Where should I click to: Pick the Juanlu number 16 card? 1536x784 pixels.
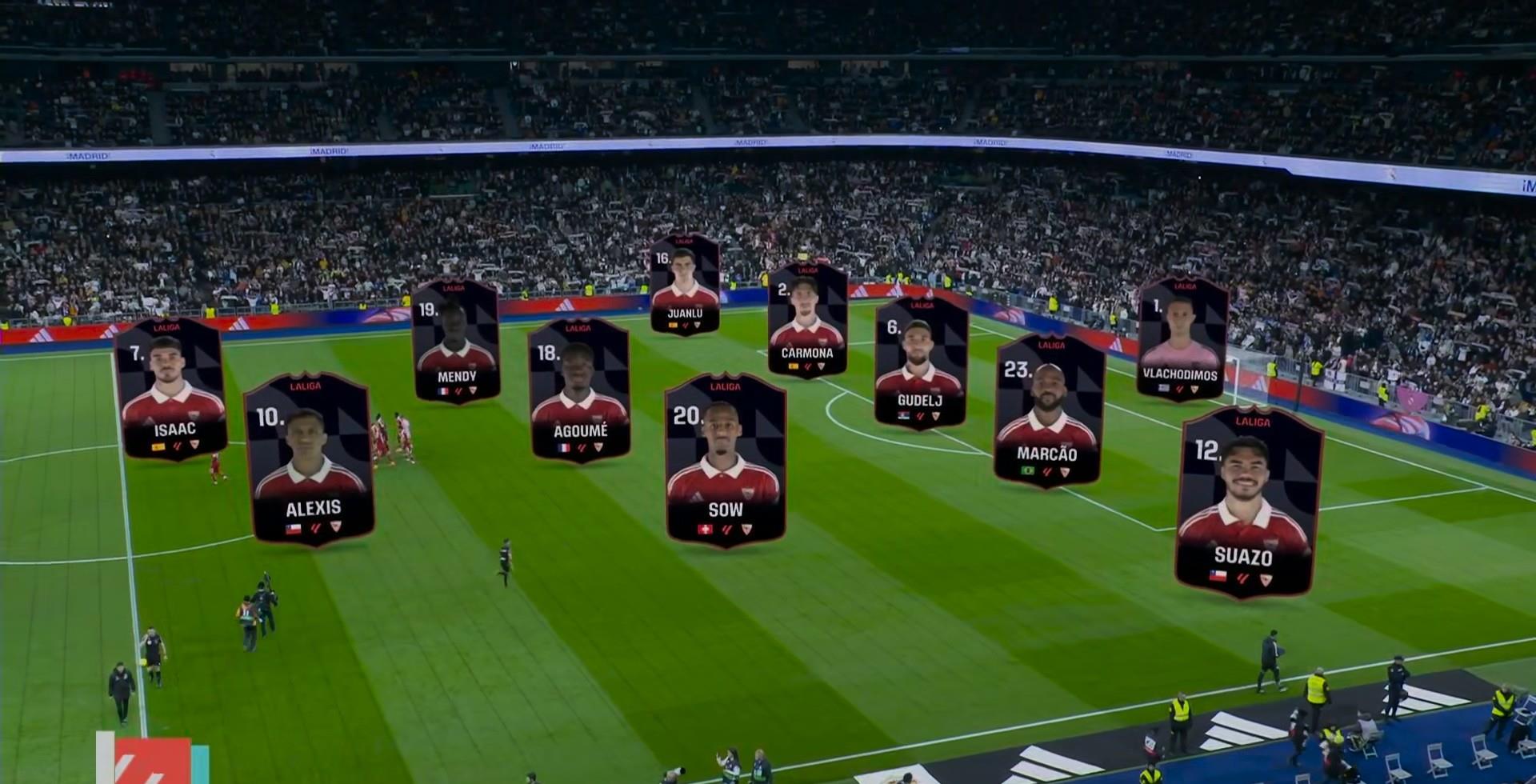[x=684, y=284]
